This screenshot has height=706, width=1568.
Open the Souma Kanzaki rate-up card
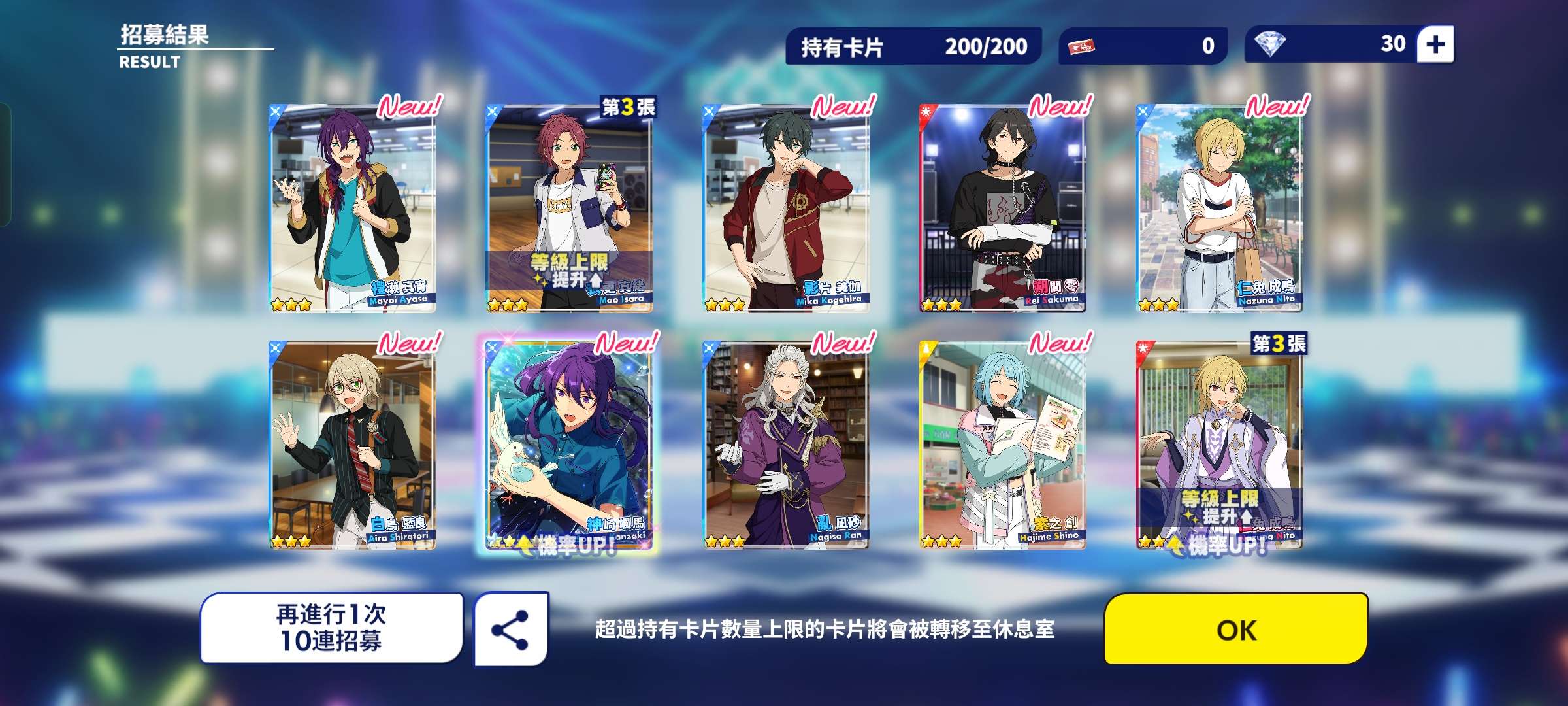click(569, 445)
